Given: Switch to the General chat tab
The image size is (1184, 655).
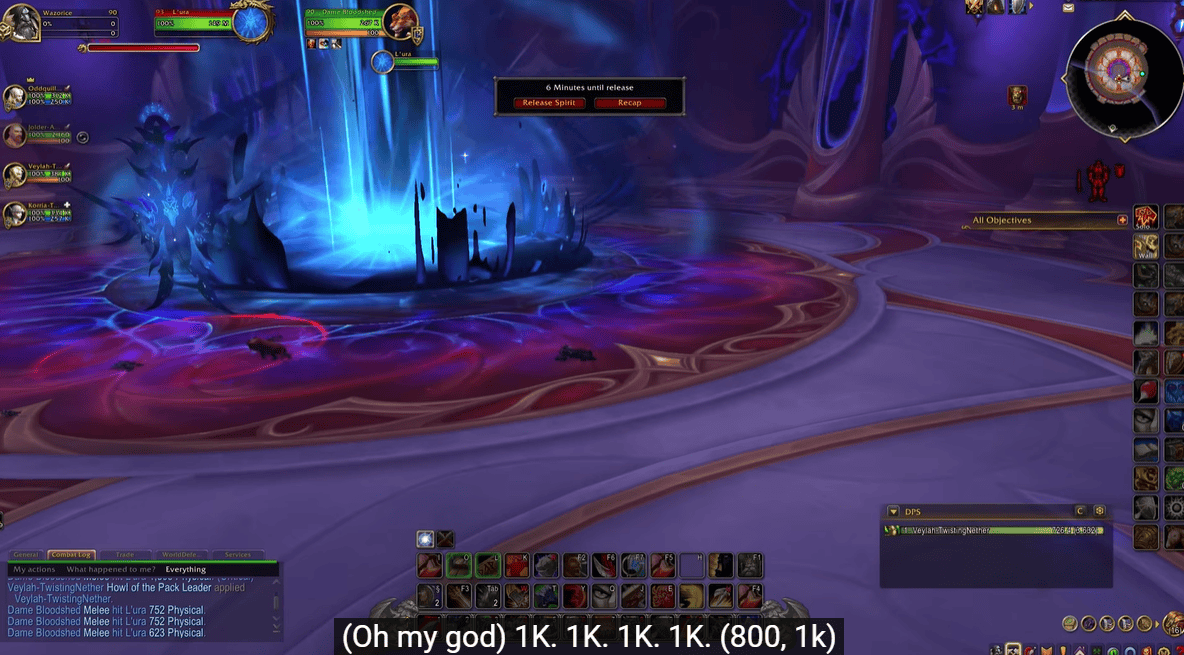Looking at the screenshot, I should (26, 555).
